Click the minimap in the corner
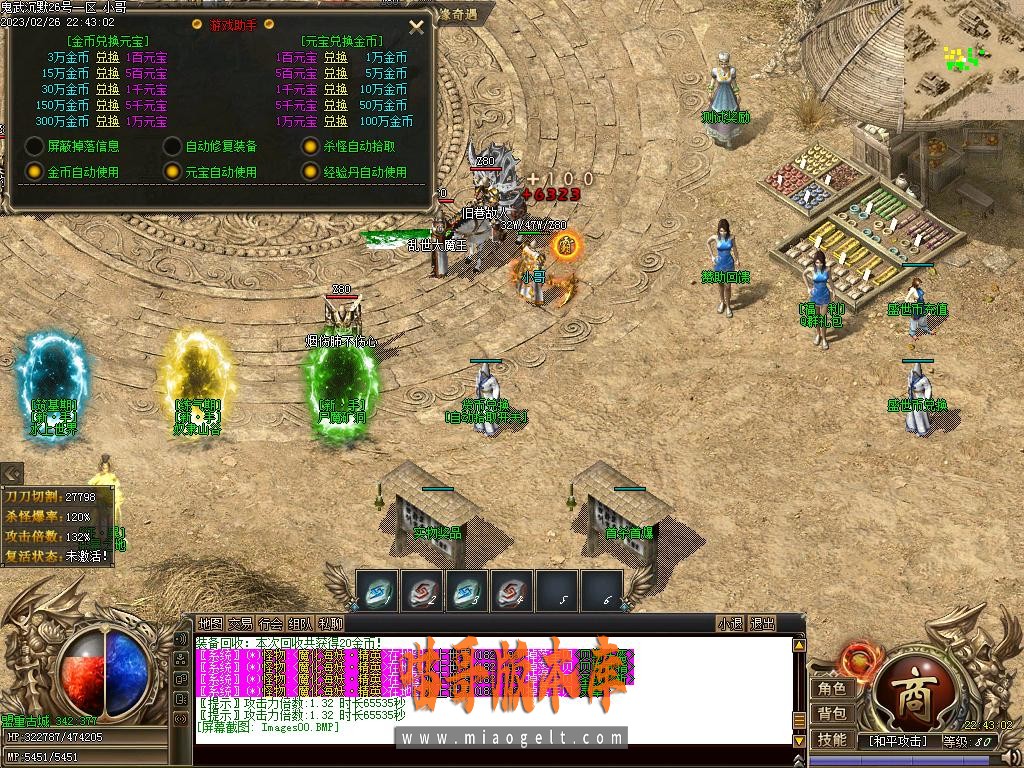Viewport: 1024px width, 768px height. (964, 58)
